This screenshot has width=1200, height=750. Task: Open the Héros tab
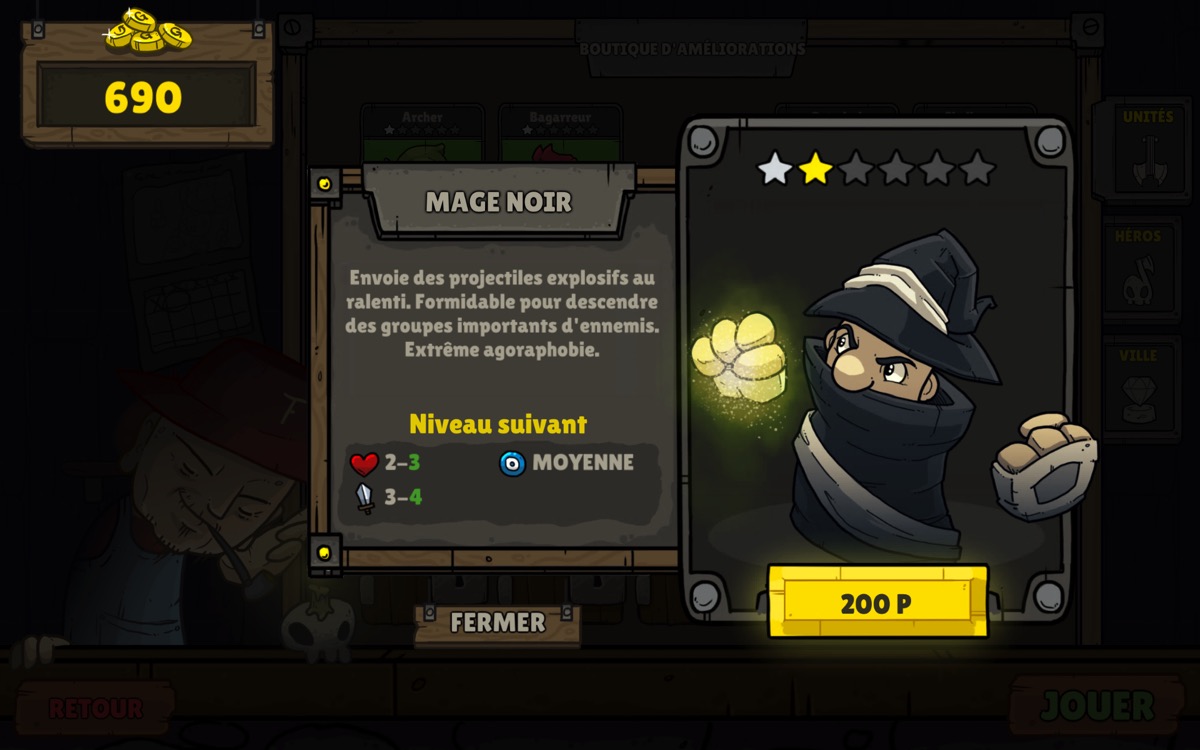(1141, 270)
